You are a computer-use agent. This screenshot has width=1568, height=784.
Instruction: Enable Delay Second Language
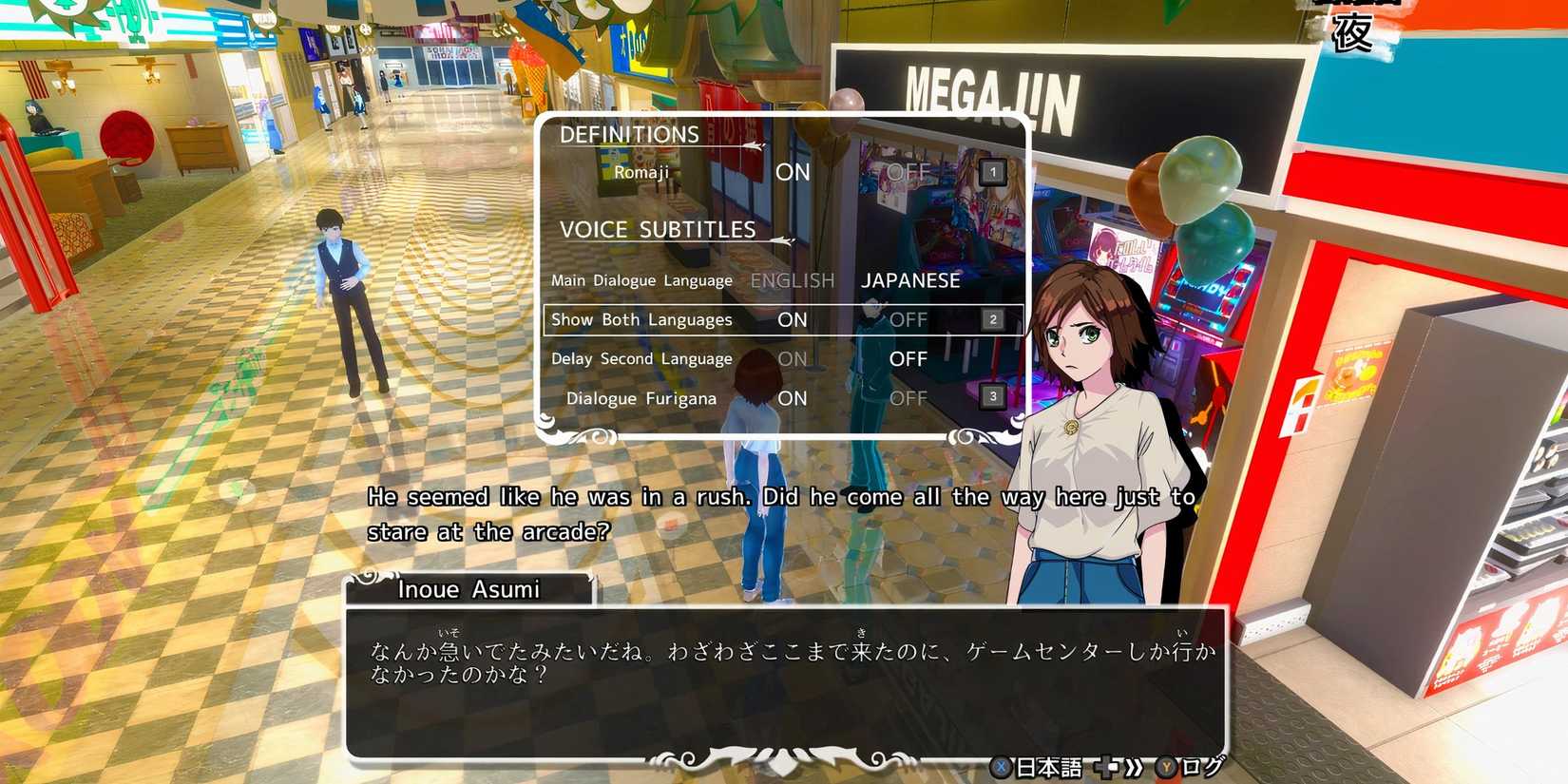coord(792,358)
